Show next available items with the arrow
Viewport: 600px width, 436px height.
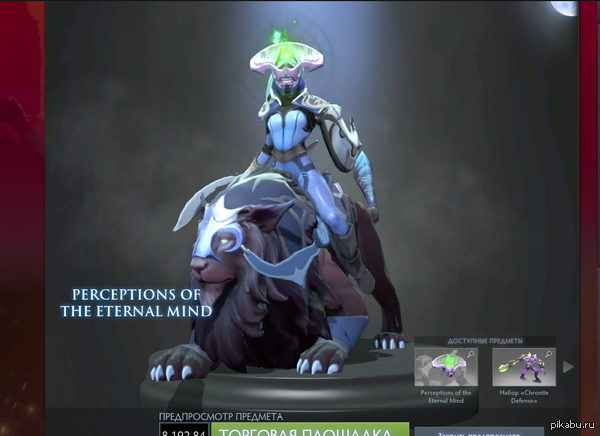pyautogui.click(x=568, y=367)
